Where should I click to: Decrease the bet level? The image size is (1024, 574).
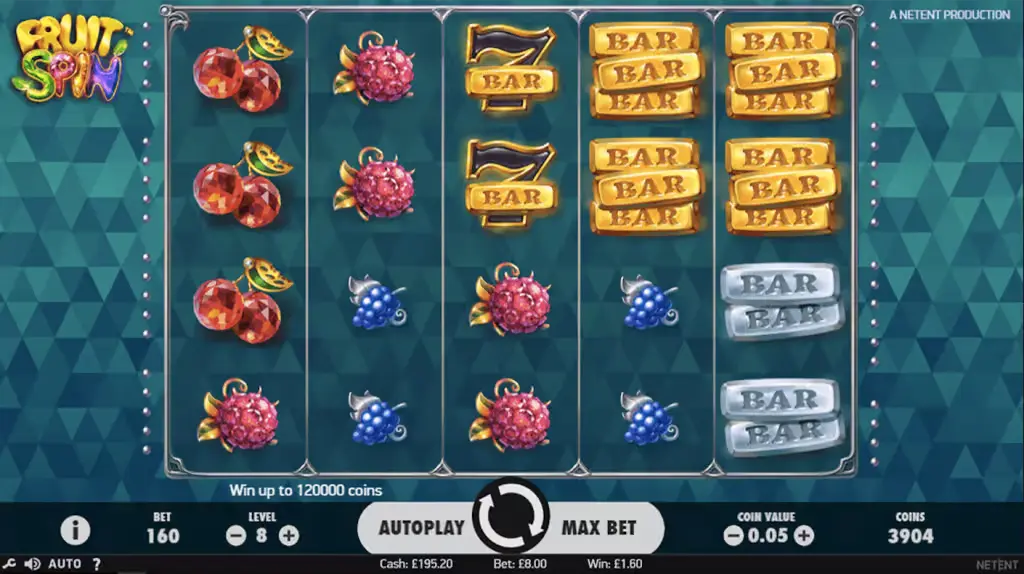(236, 535)
